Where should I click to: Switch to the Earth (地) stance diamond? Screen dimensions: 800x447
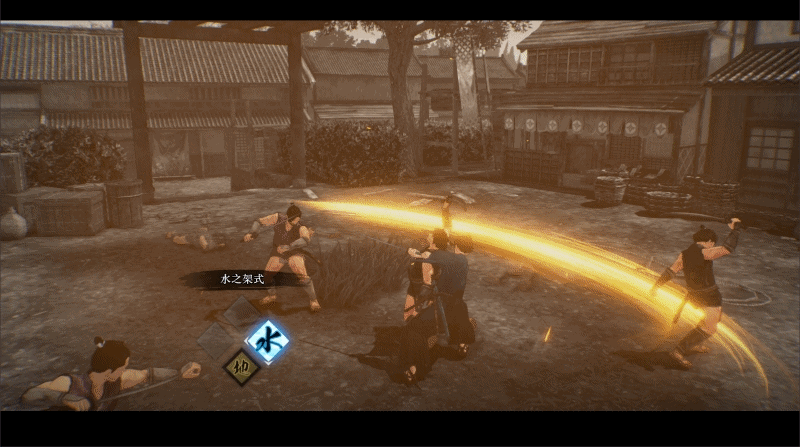[241, 366]
